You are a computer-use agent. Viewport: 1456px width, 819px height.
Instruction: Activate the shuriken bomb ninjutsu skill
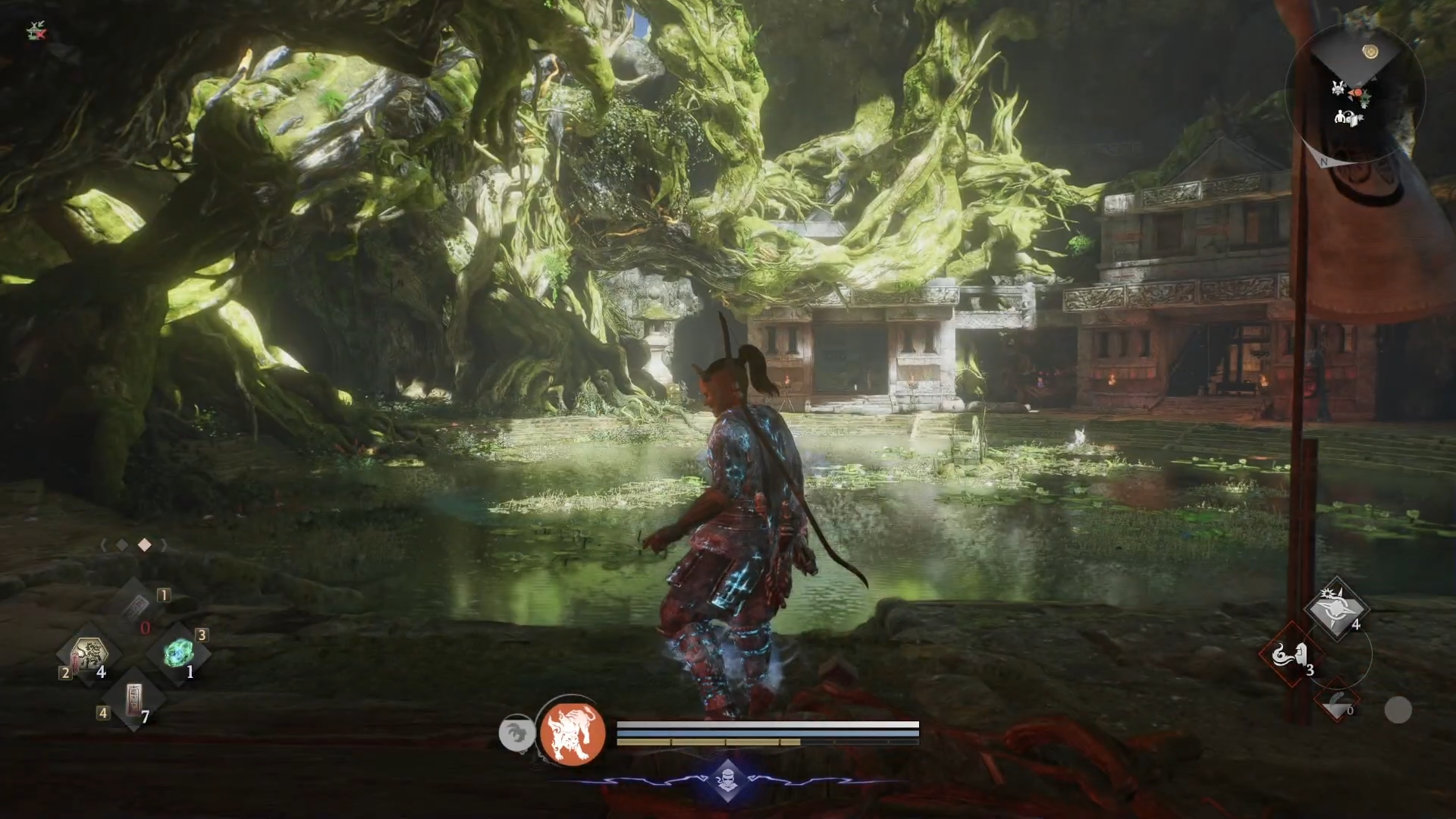tap(1335, 609)
